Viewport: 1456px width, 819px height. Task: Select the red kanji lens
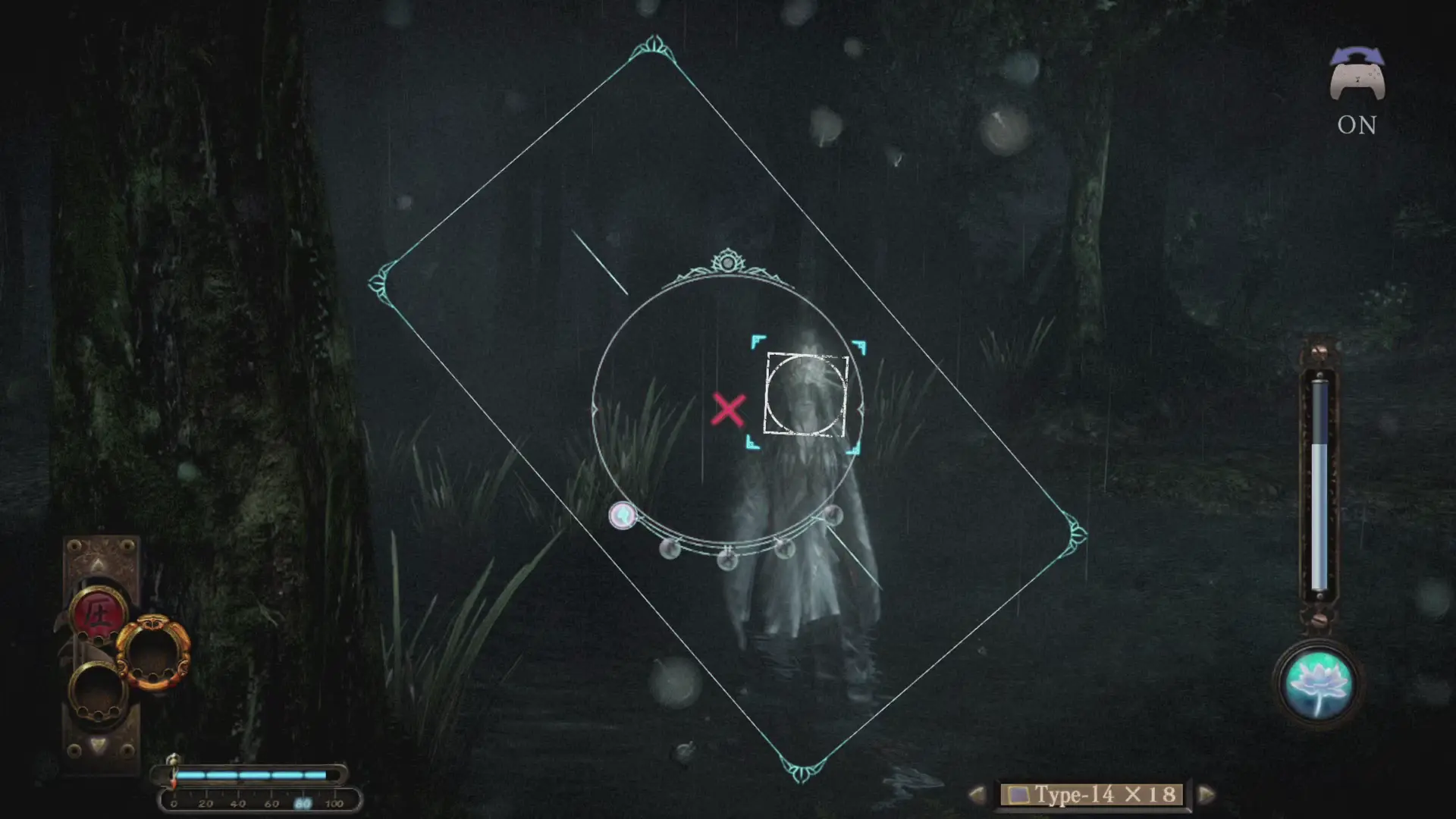(x=97, y=611)
